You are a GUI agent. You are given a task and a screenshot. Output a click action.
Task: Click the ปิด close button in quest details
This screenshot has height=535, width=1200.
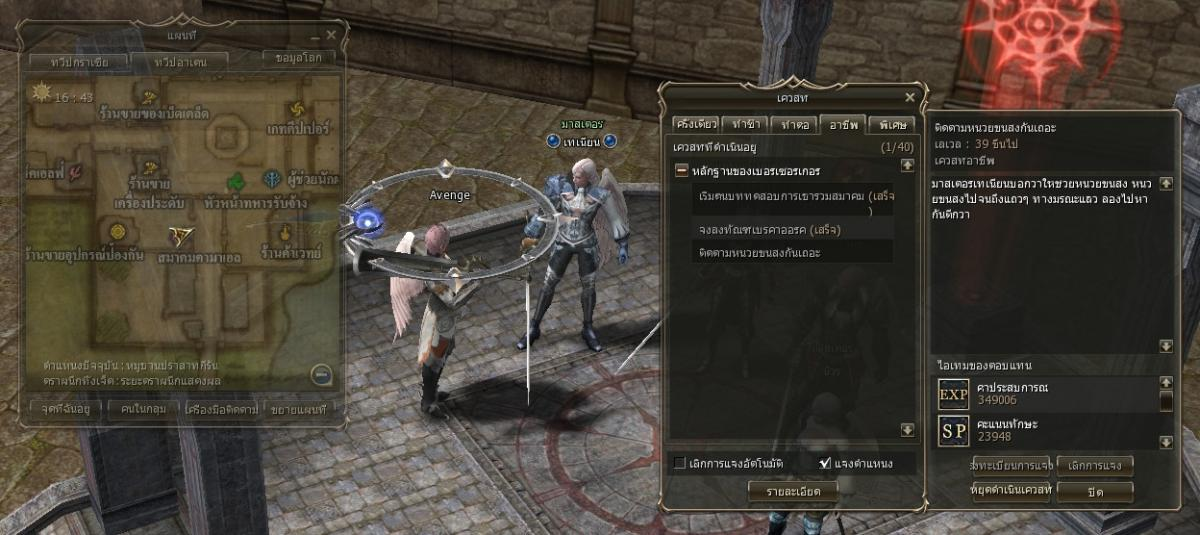point(1095,491)
